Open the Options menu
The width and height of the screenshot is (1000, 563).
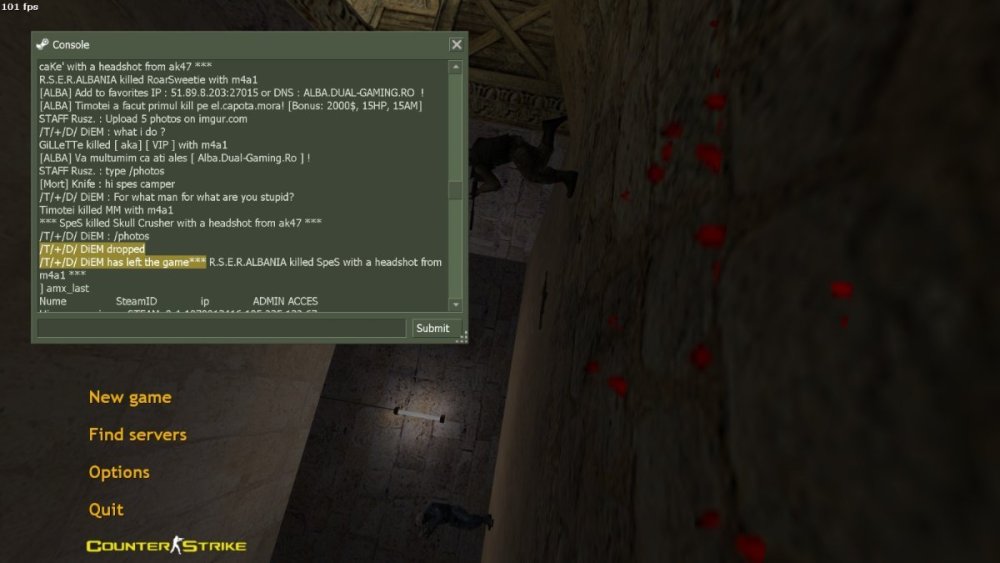[x=119, y=472]
